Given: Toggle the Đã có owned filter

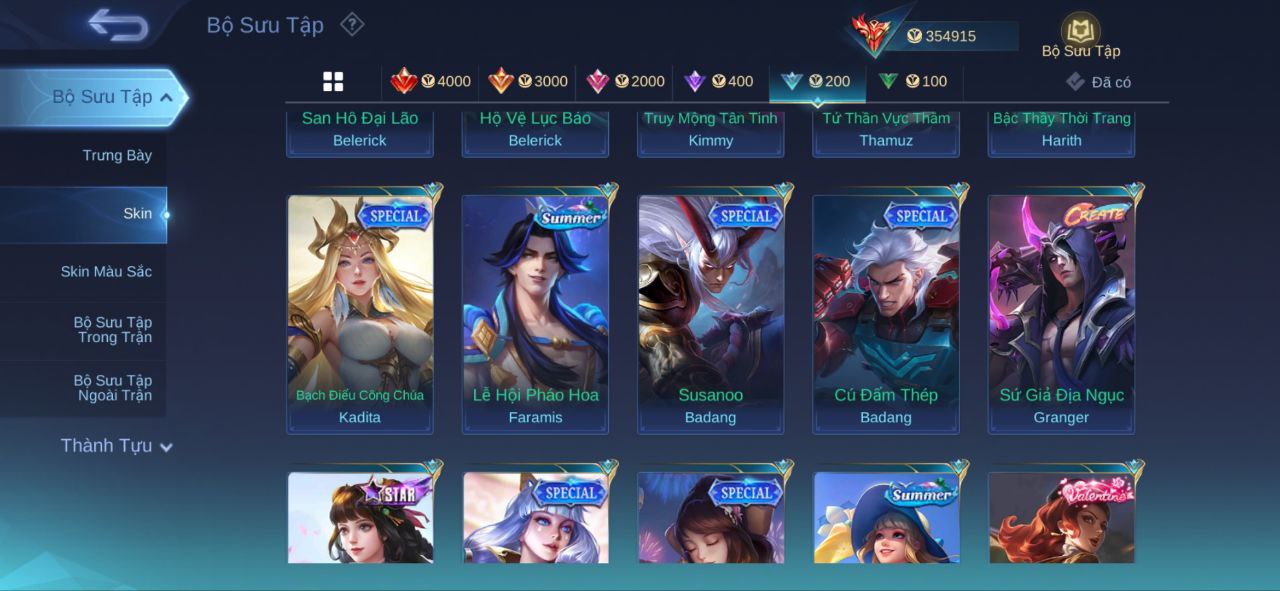Looking at the screenshot, I should [x=1098, y=82].
